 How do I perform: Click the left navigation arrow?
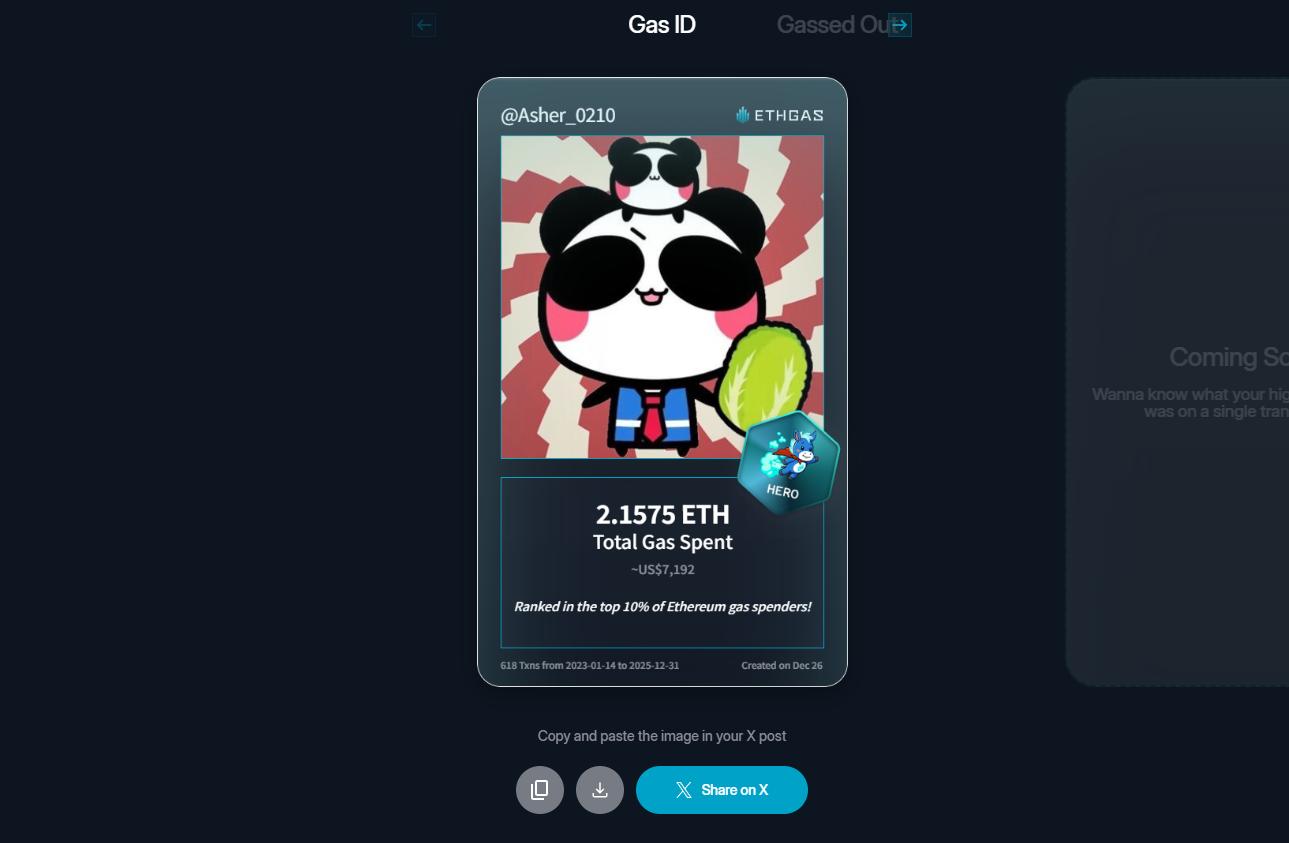(423, 25)
